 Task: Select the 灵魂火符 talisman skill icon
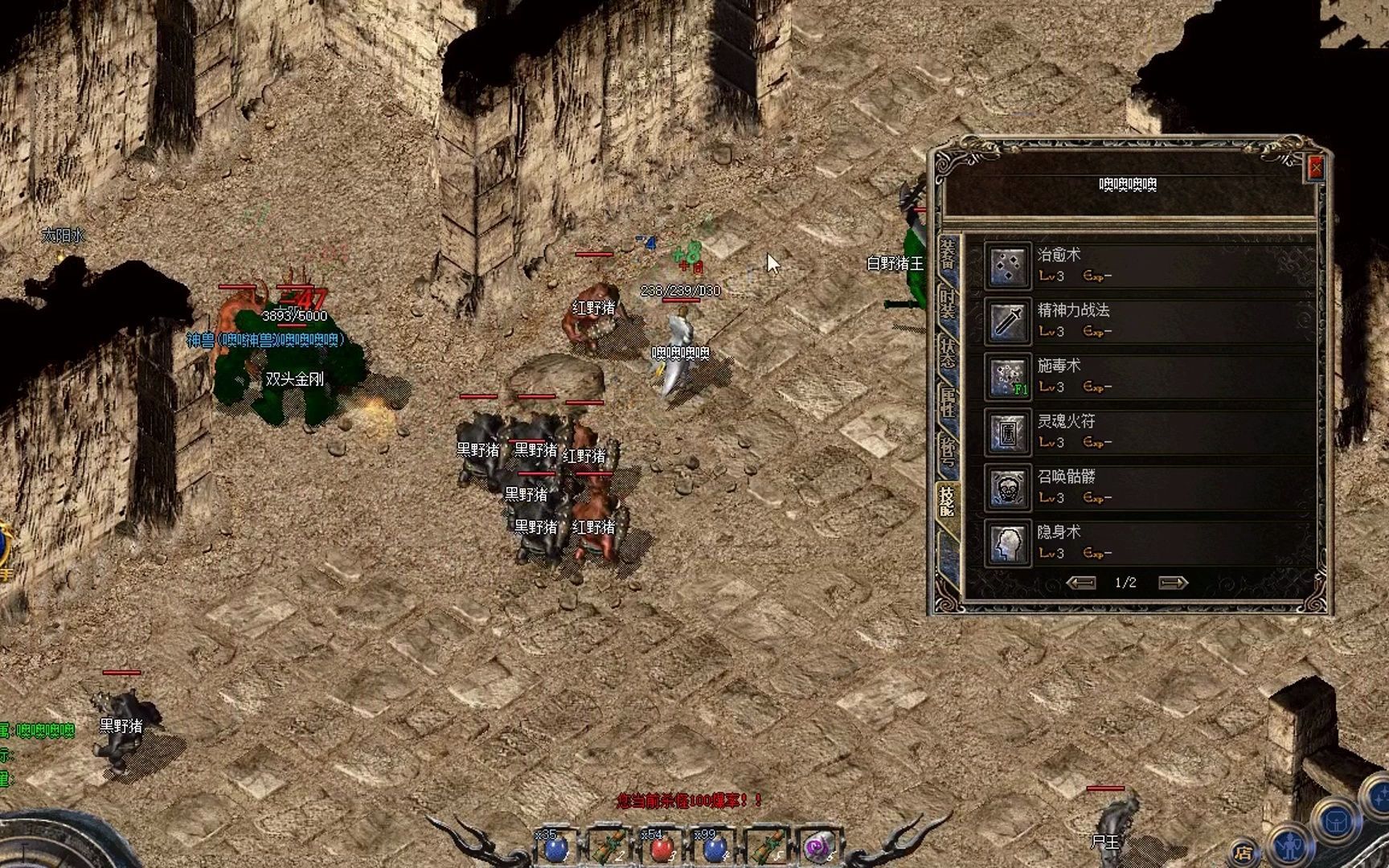click(x=1008, y=432)
